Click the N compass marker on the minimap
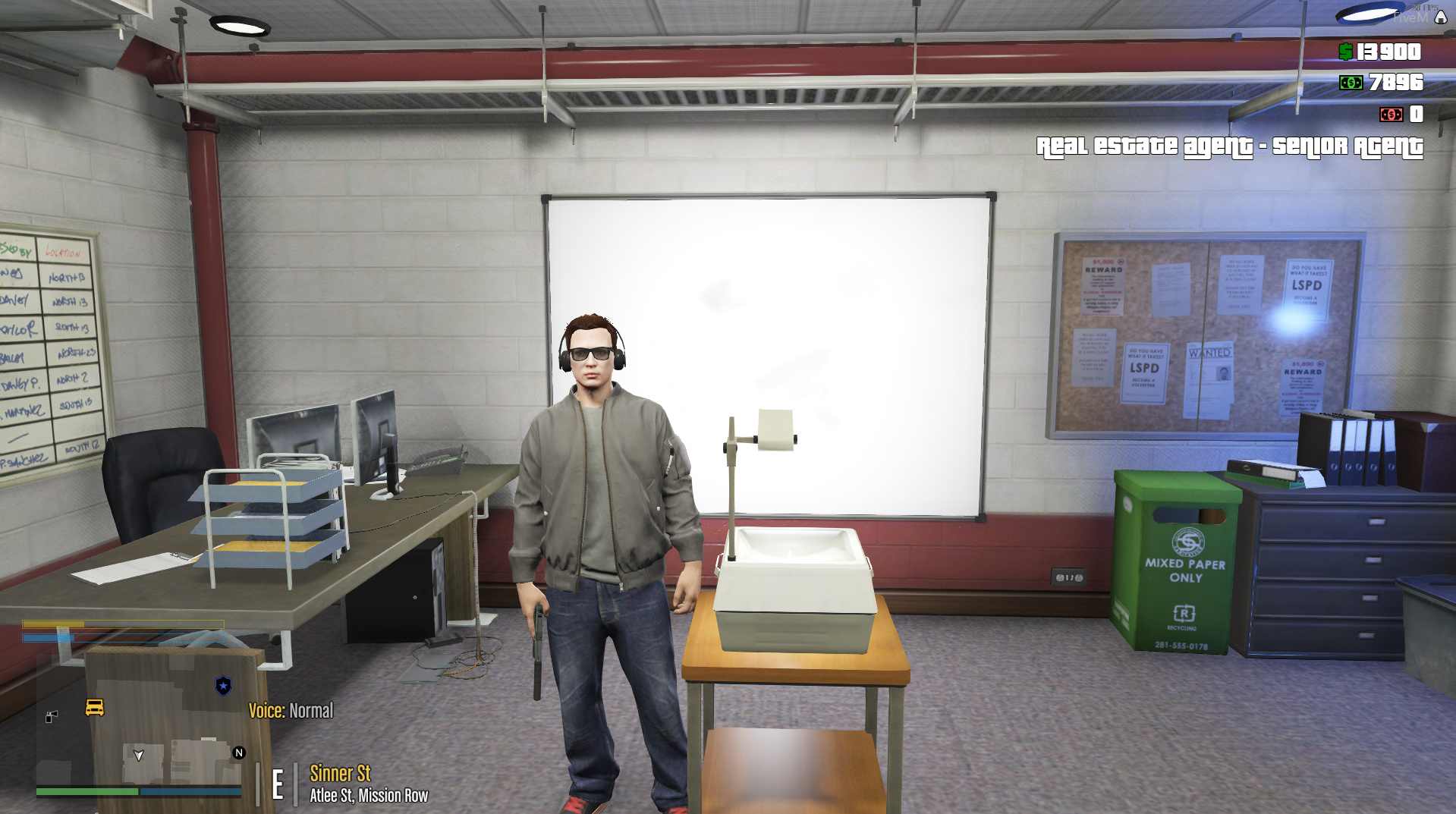 click(239, 752)
